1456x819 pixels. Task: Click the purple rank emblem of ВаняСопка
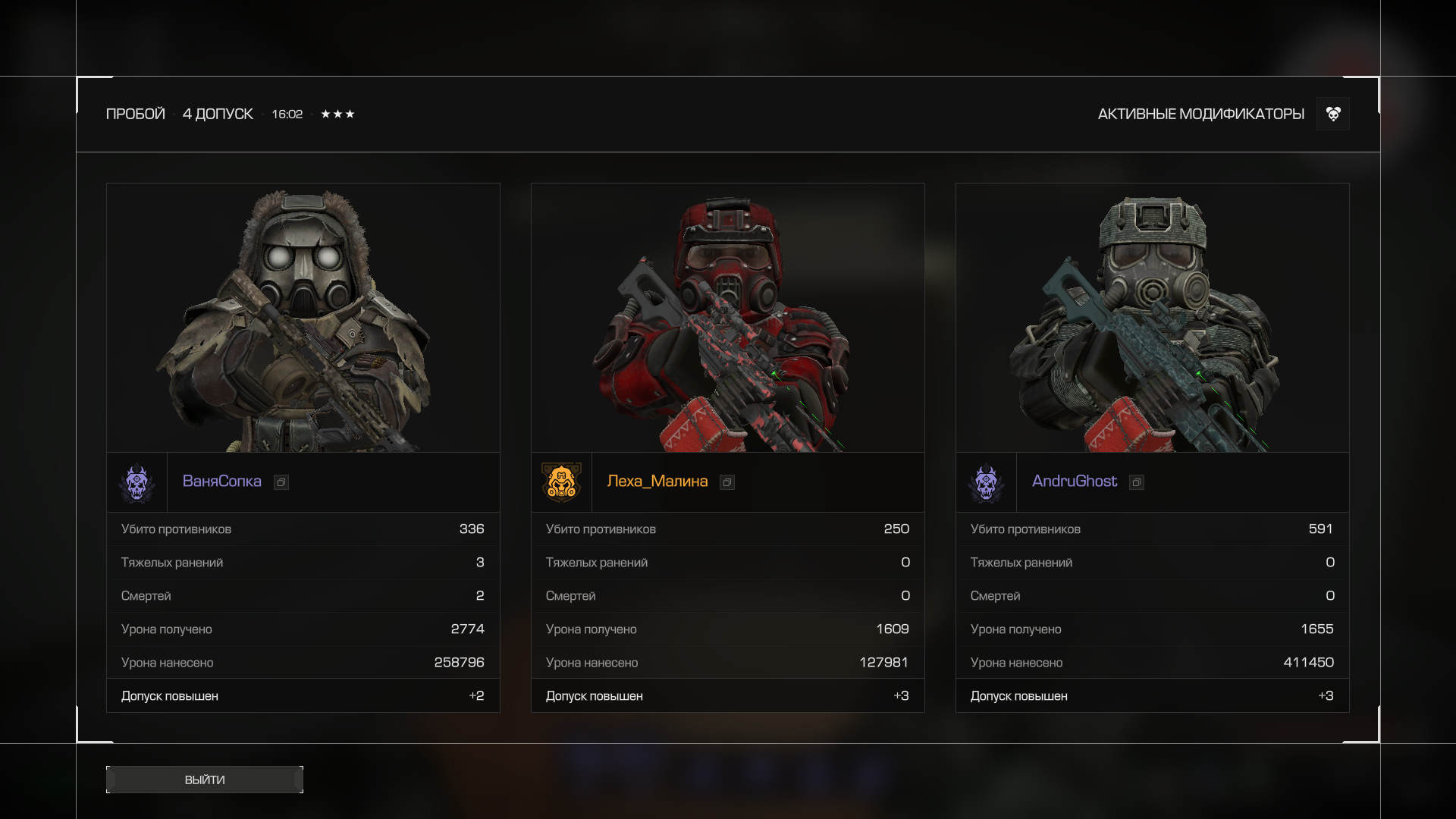point(137,482)
